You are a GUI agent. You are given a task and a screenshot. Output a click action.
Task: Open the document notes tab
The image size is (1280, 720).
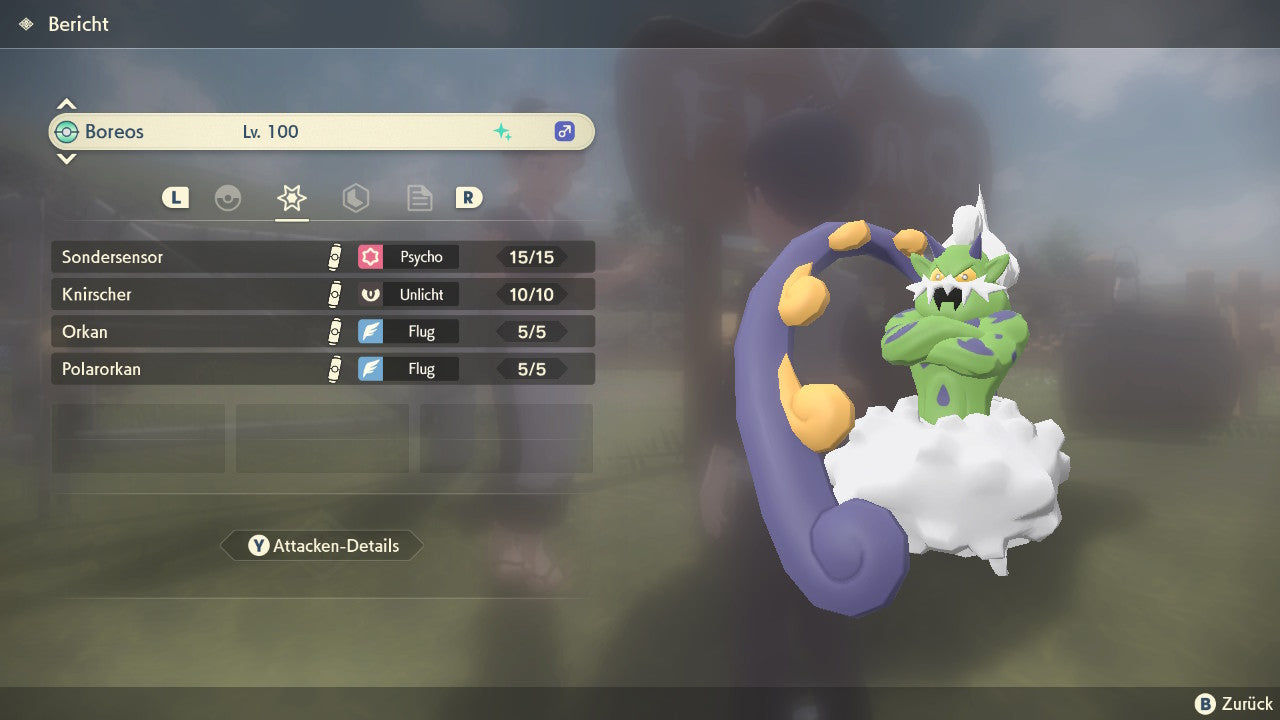click(x=419, y=198)
